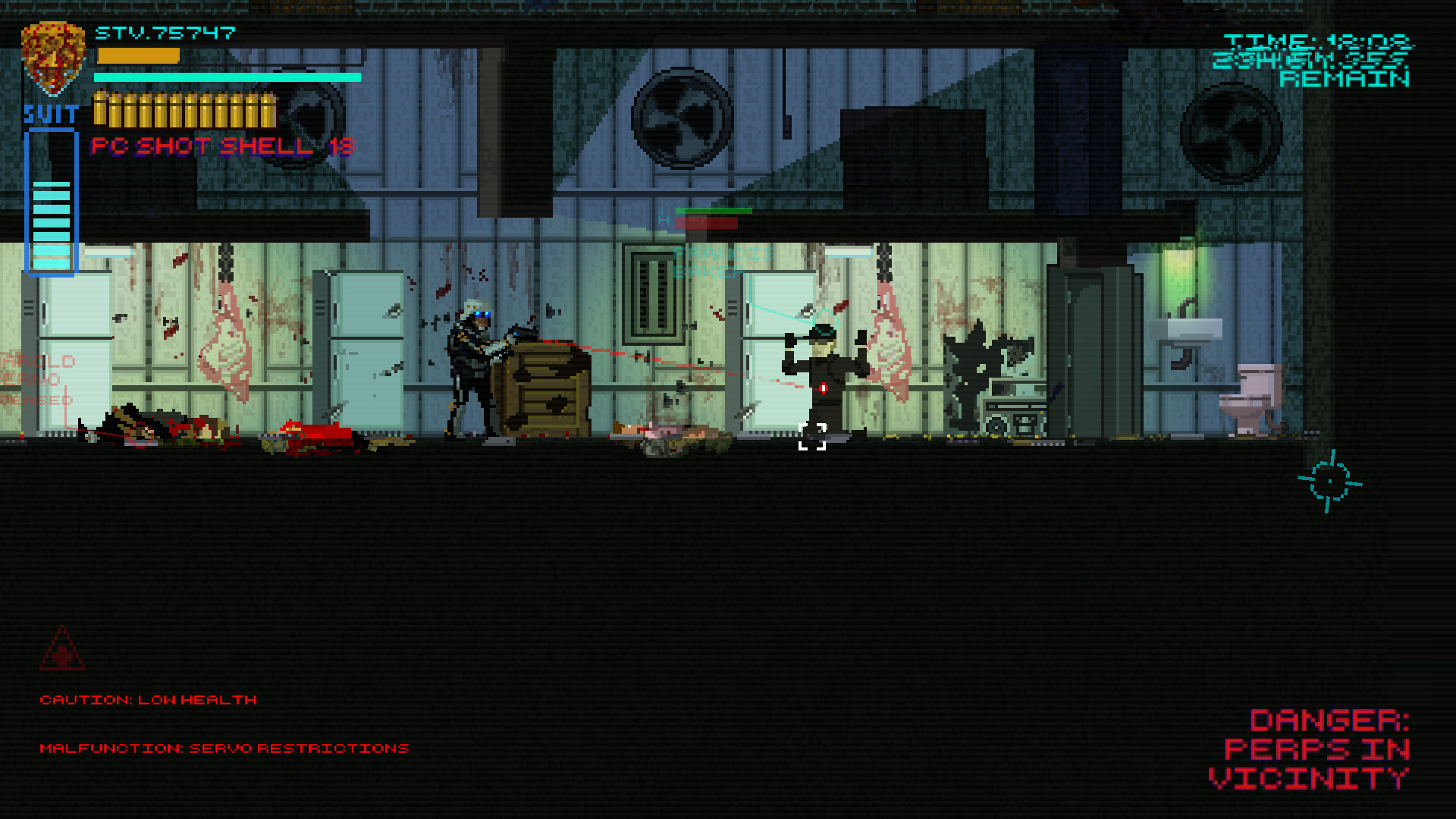The height and width of the screenshot is (819, 1456).
Task: Click the cyan health bar
Action: pos(227,77)
